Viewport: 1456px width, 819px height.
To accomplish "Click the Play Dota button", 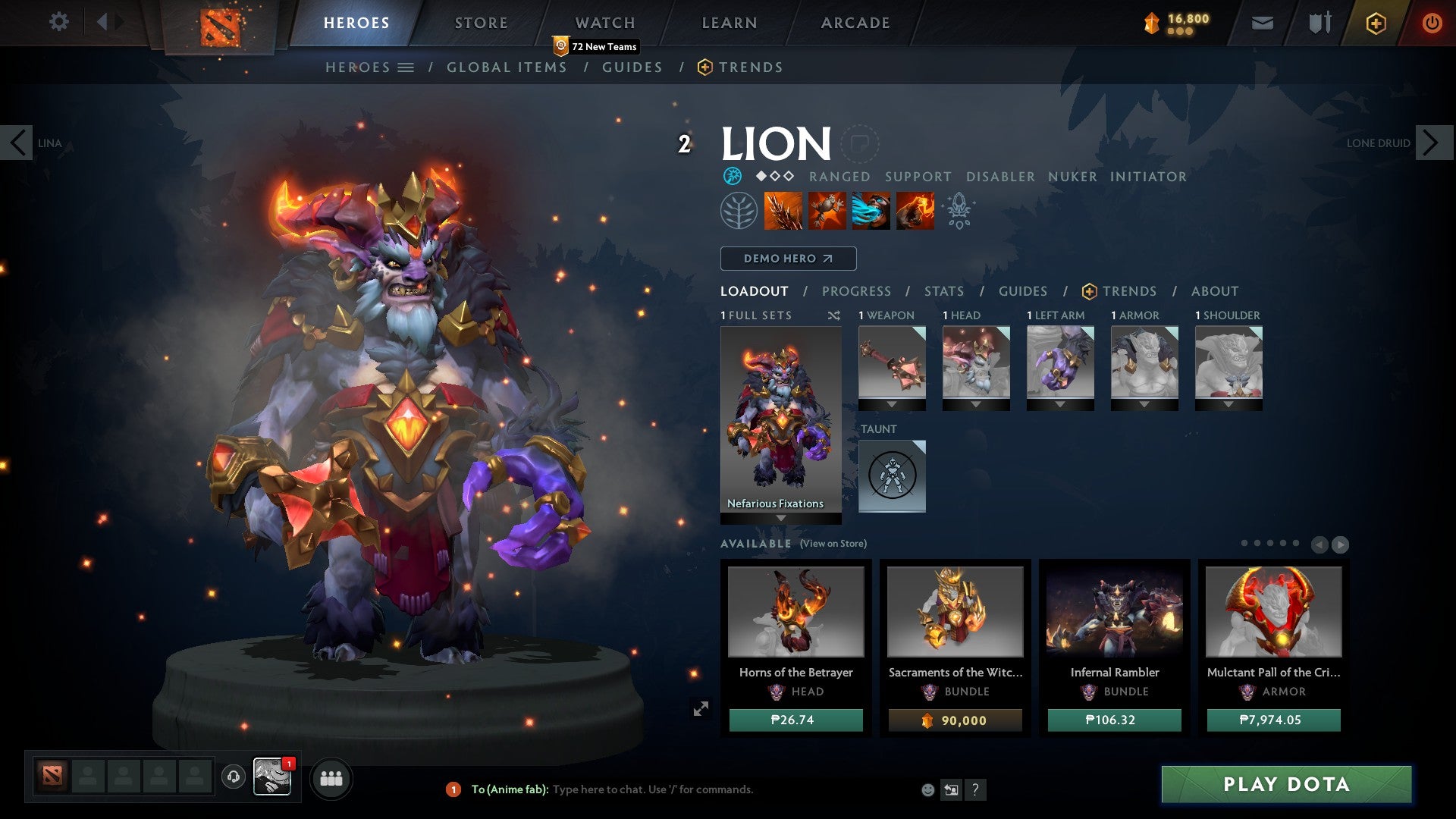I will (1285, 785).
